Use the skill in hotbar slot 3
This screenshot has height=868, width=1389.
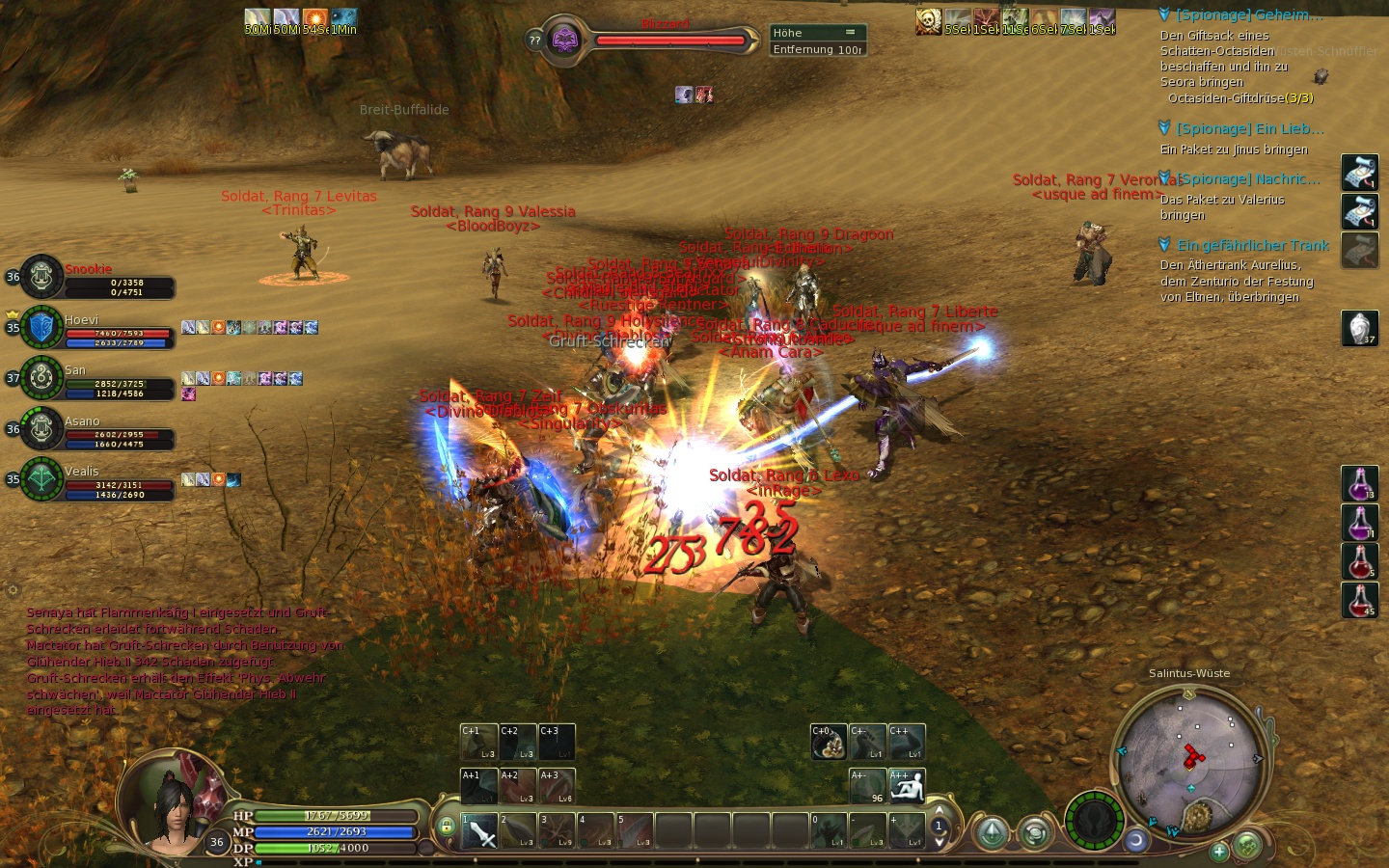click(557, 831)
